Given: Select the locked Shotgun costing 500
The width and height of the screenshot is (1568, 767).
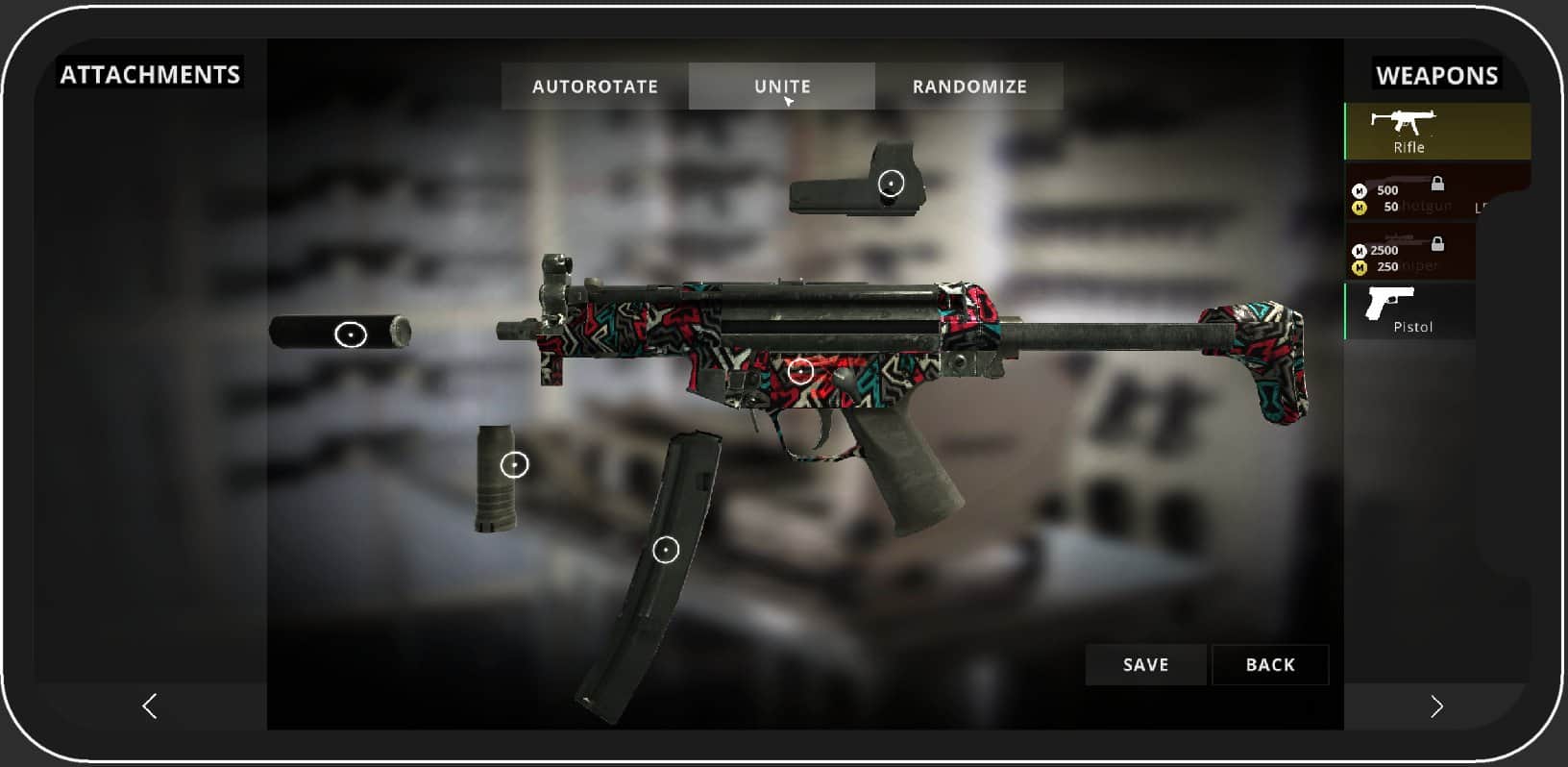Looking at the screenshot, I should click(x=1409, y=195).
